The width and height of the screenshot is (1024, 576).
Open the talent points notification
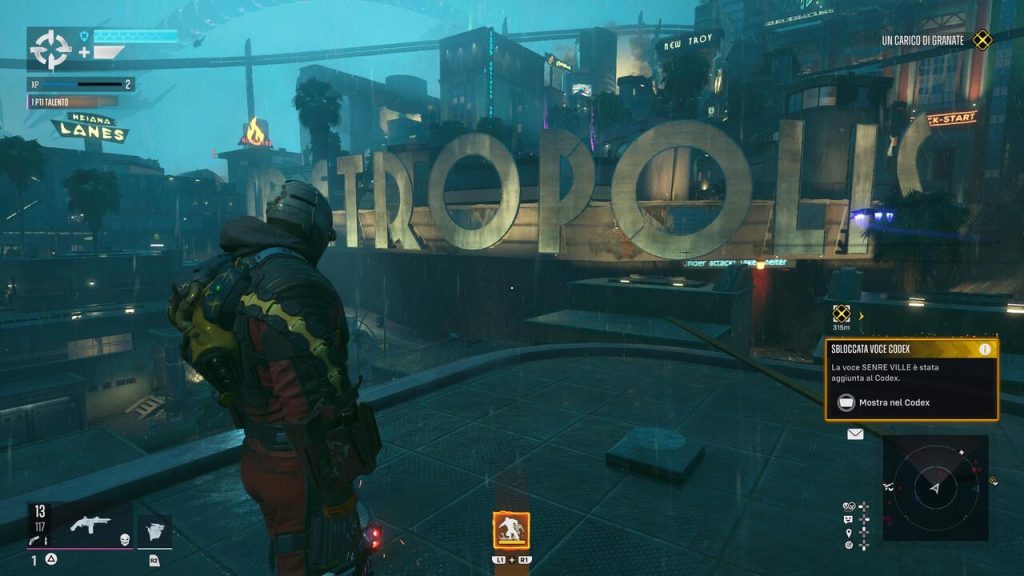[x=72, y=101]
